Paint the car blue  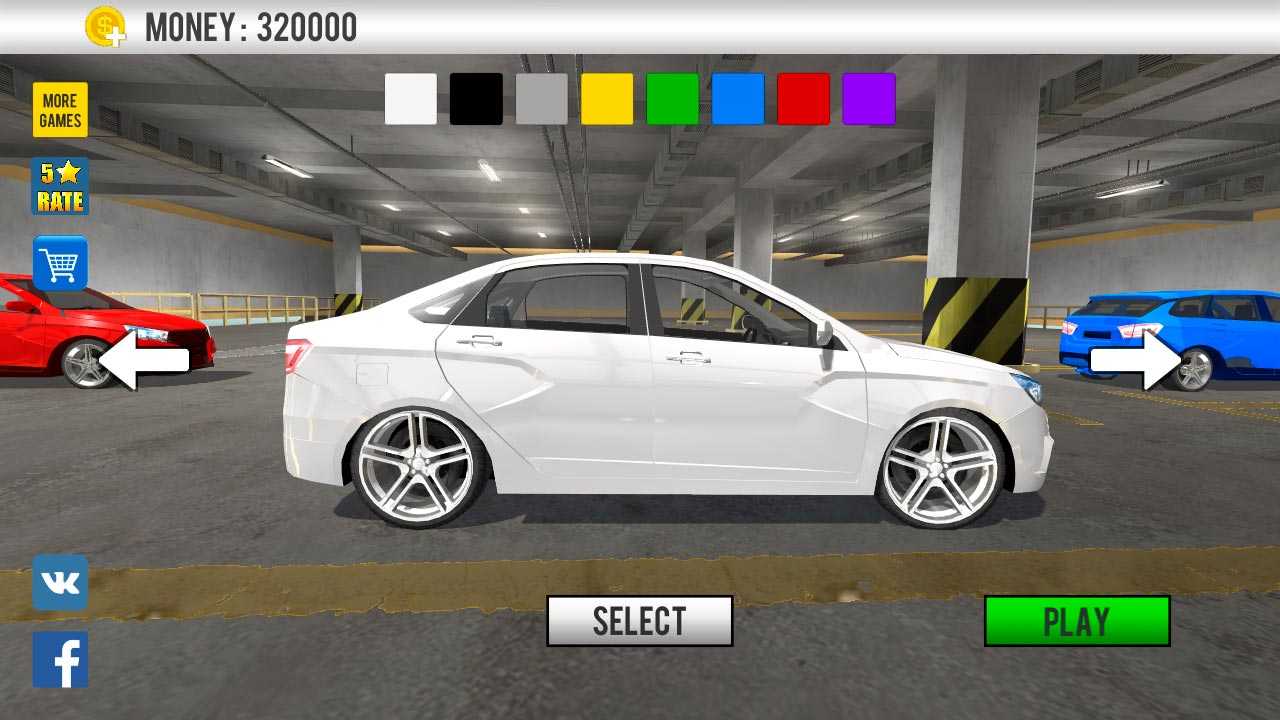click(x=738, y=99)
